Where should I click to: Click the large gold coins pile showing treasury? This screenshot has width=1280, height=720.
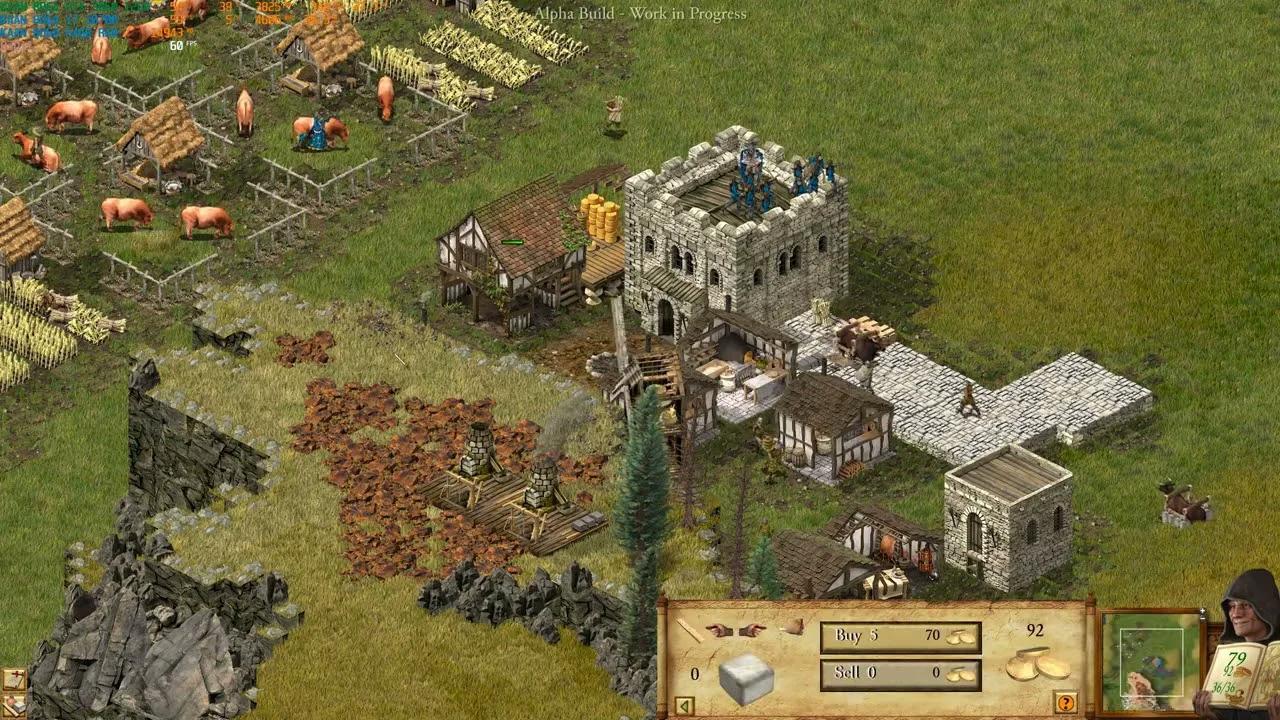pyautogui.click(x=1033, y=664)
